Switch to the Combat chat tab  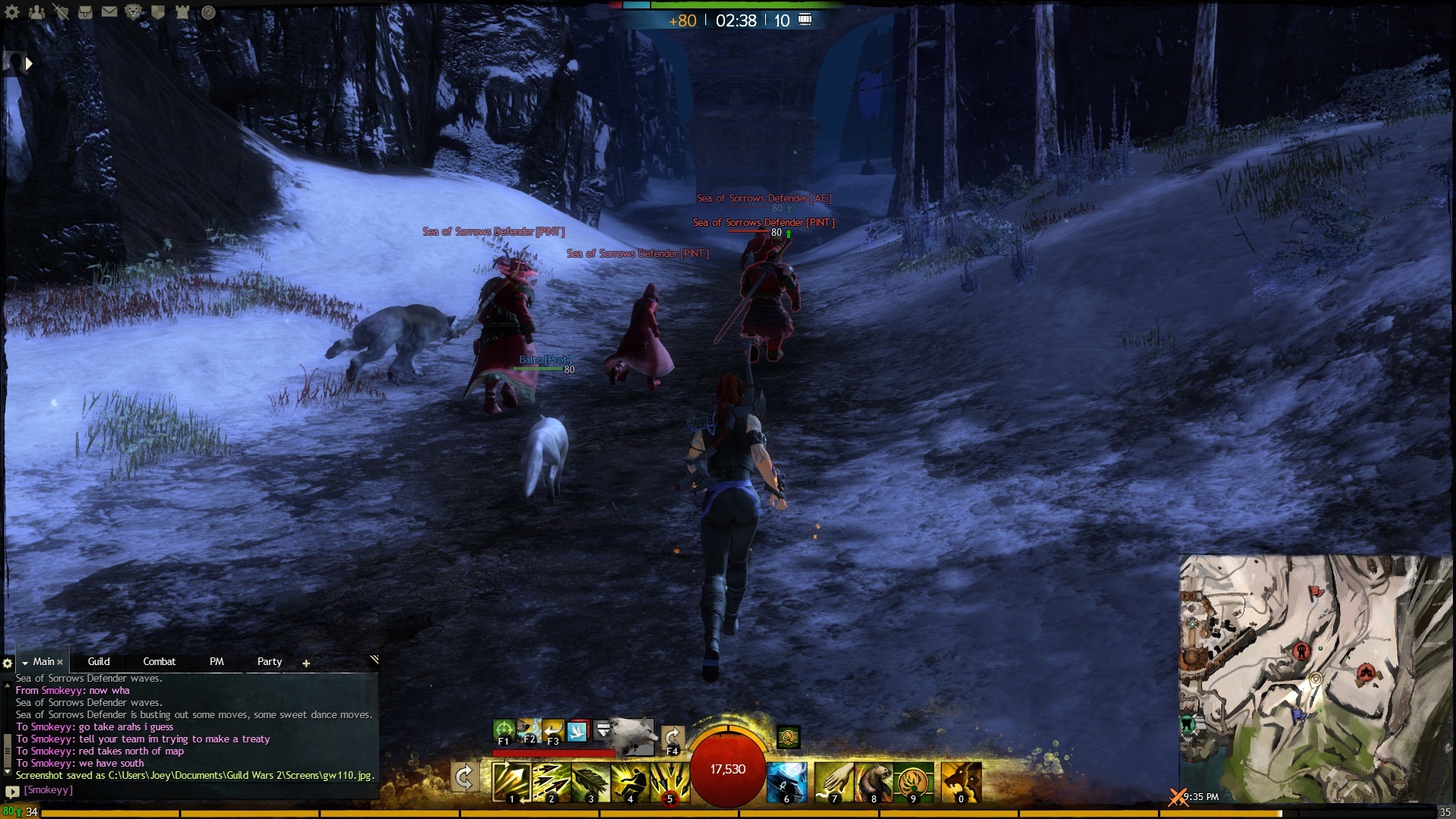pyautogui.click(x=159, y=661)
